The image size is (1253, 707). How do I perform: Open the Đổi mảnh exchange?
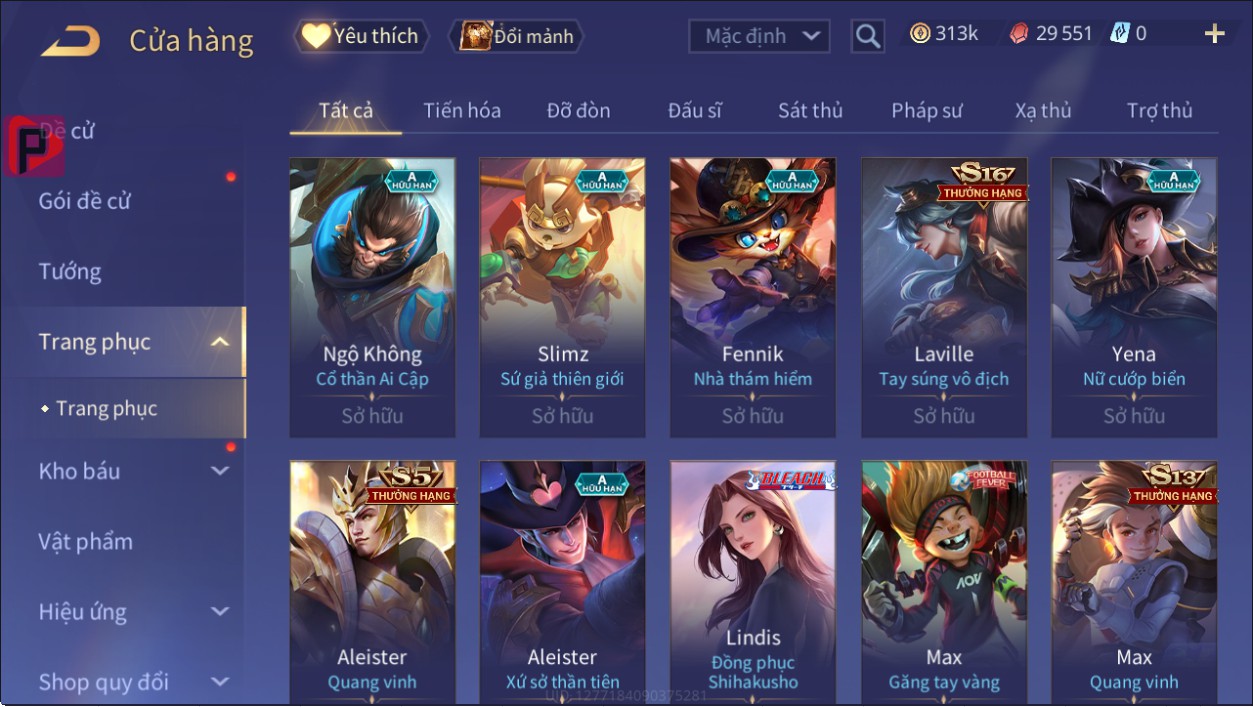click(516, 37)
